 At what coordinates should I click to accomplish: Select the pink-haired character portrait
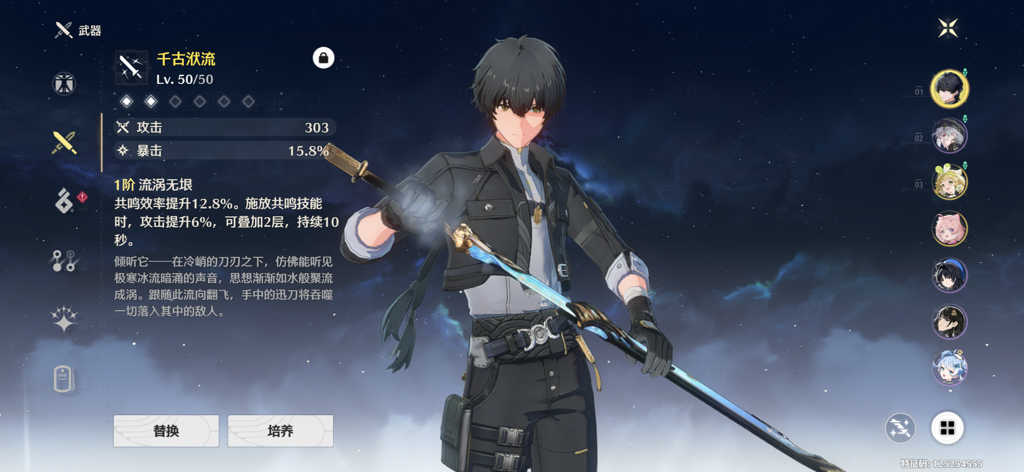949,229
